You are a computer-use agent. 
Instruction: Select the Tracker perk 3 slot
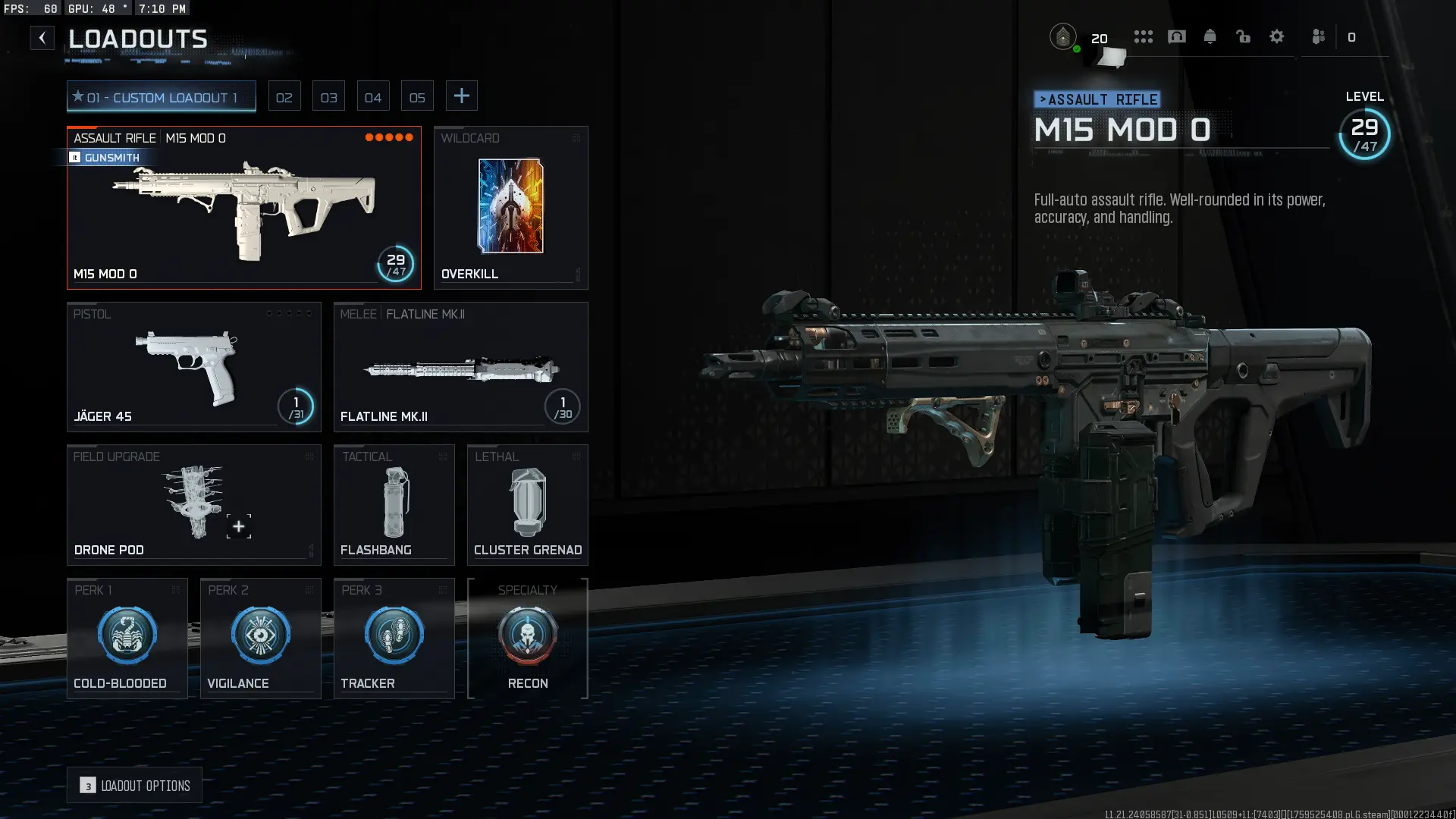click(x=394, y=639)
